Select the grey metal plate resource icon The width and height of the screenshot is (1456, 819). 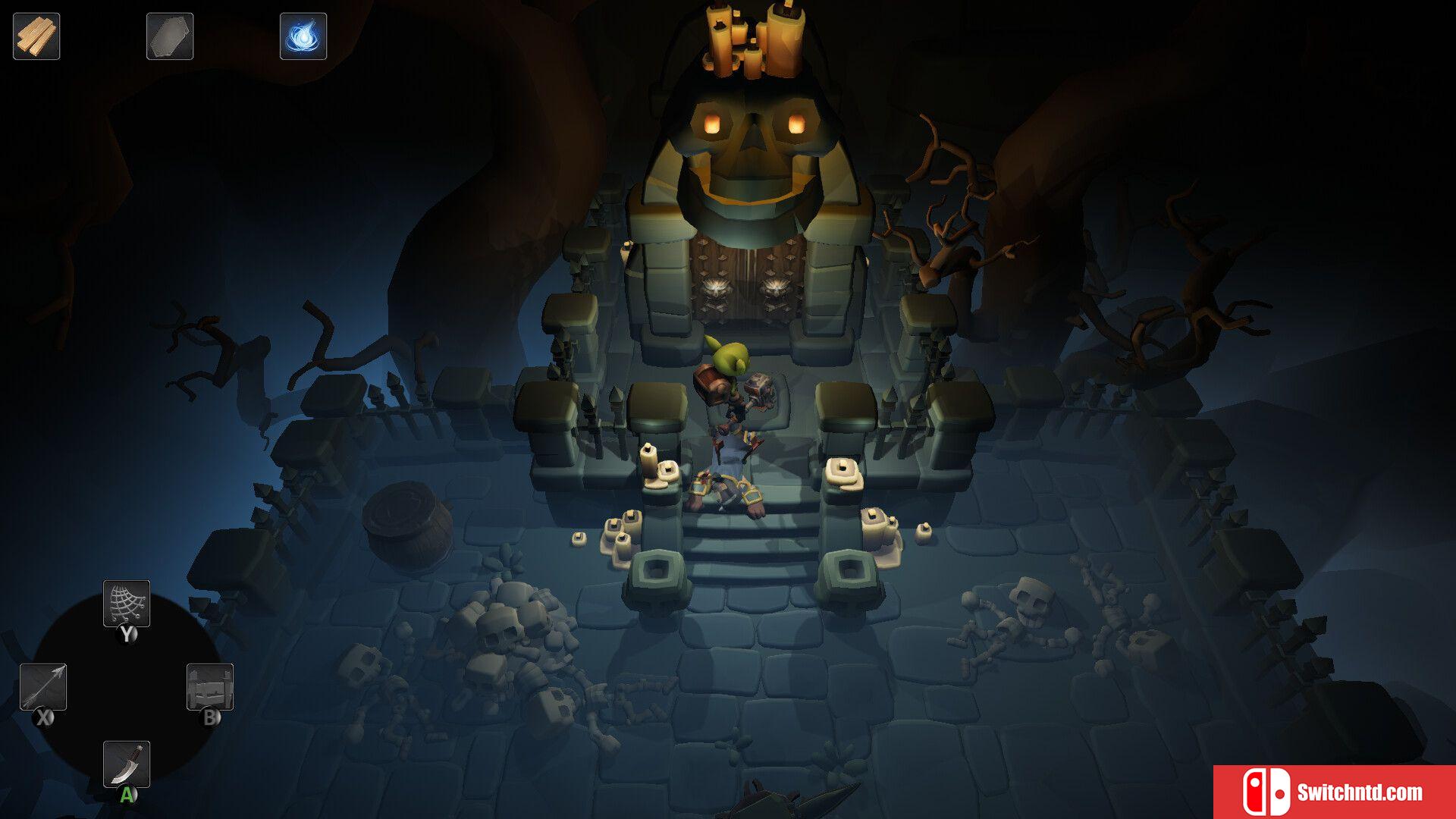tap(170, 36)
